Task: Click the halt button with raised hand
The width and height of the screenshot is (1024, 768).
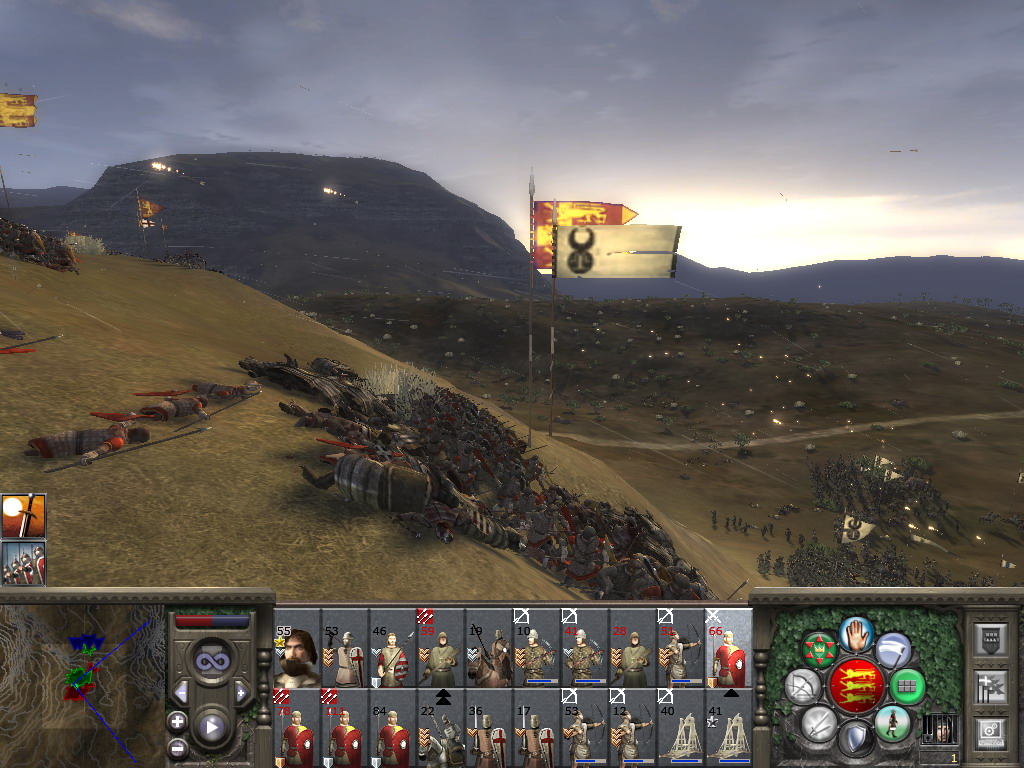Action: click(x=856, y=635)
